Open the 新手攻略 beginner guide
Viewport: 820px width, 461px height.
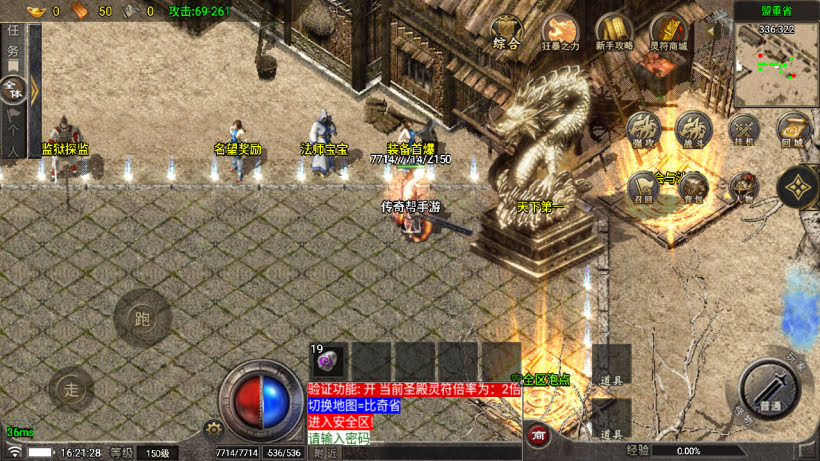[x=613, y=33]
